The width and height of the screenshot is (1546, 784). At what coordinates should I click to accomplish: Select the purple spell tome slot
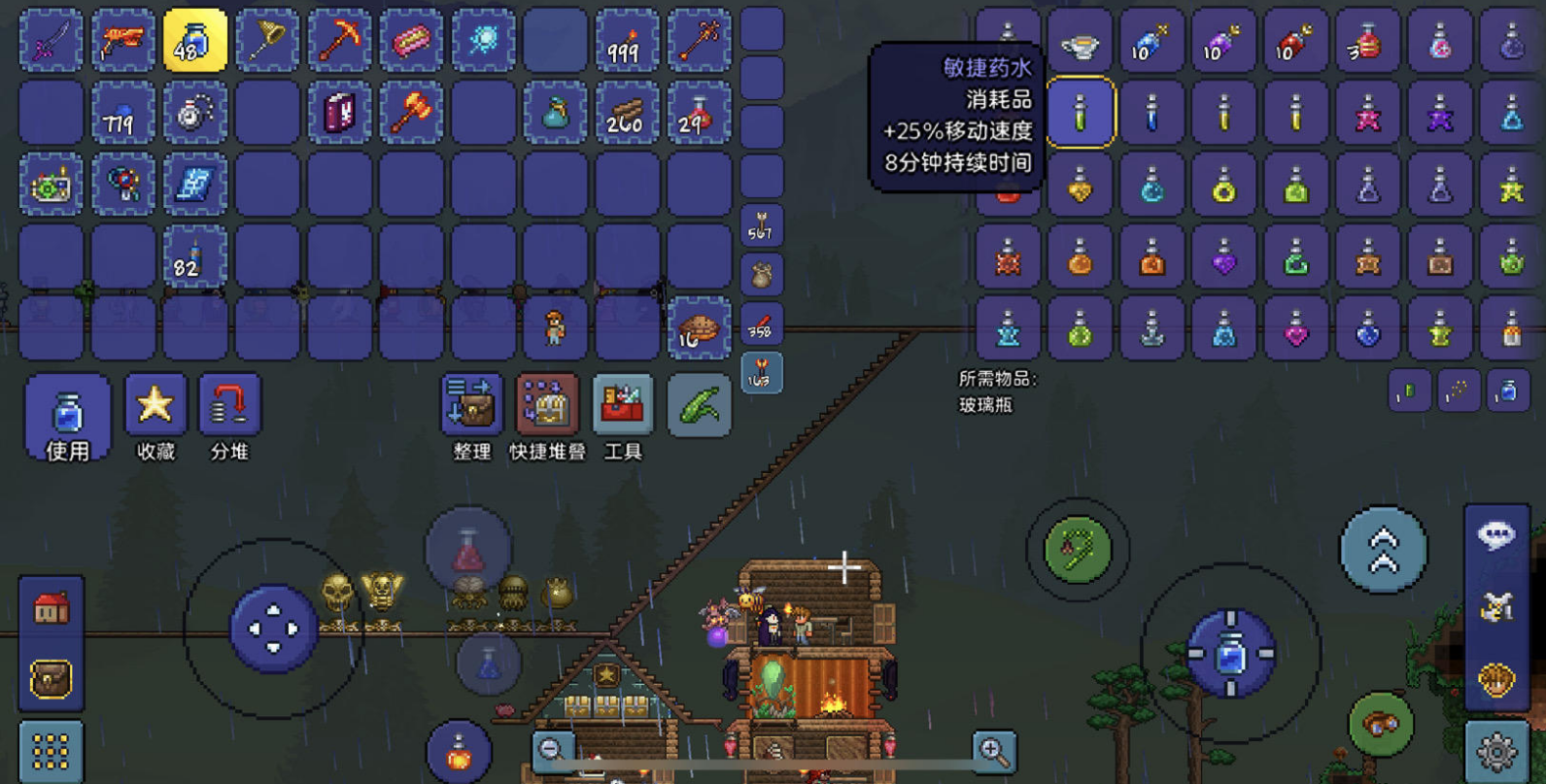(339, 114)
